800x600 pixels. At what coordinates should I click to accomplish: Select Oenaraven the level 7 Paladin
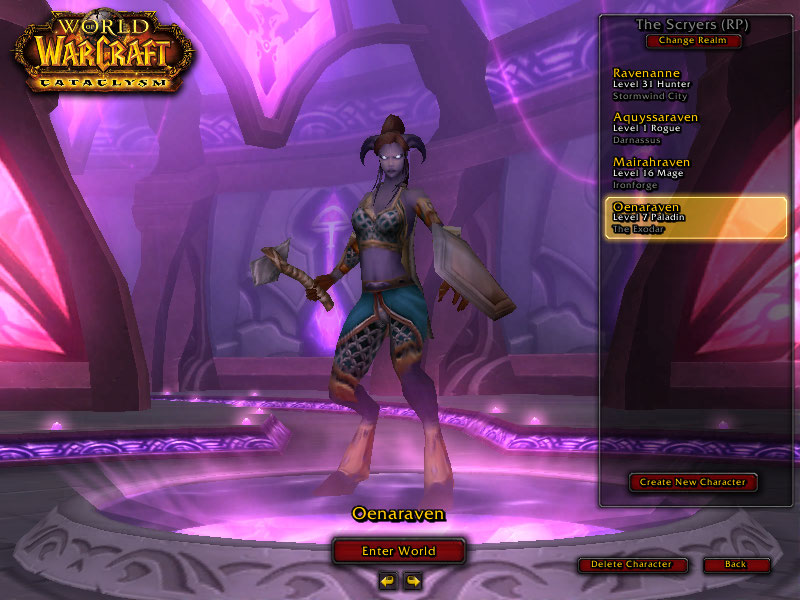click(x=695, y=216)
